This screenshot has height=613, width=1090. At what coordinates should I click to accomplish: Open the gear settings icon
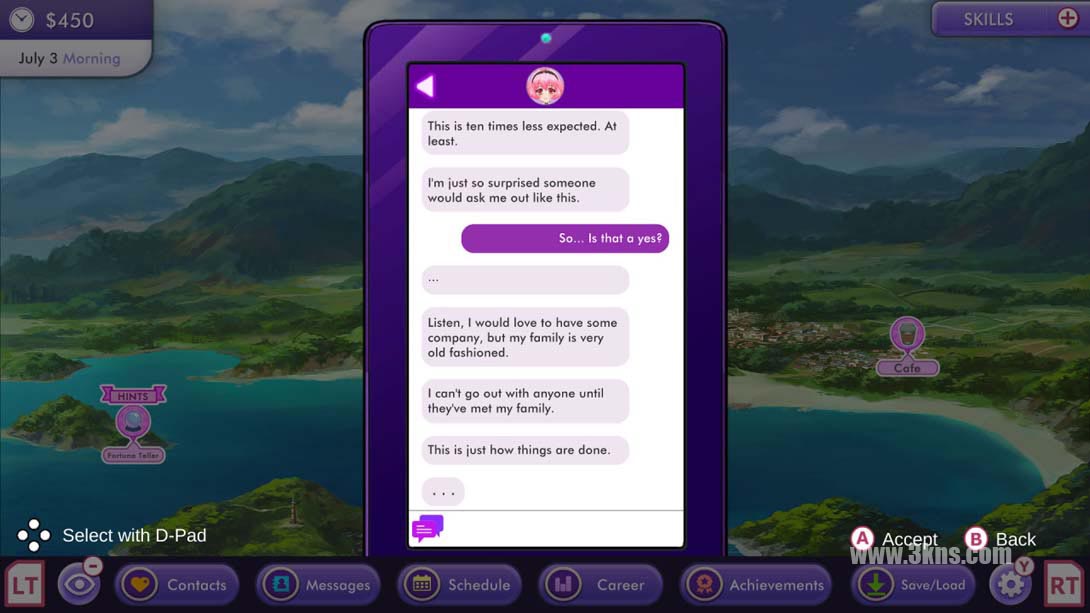click(x=1010, y=584)
